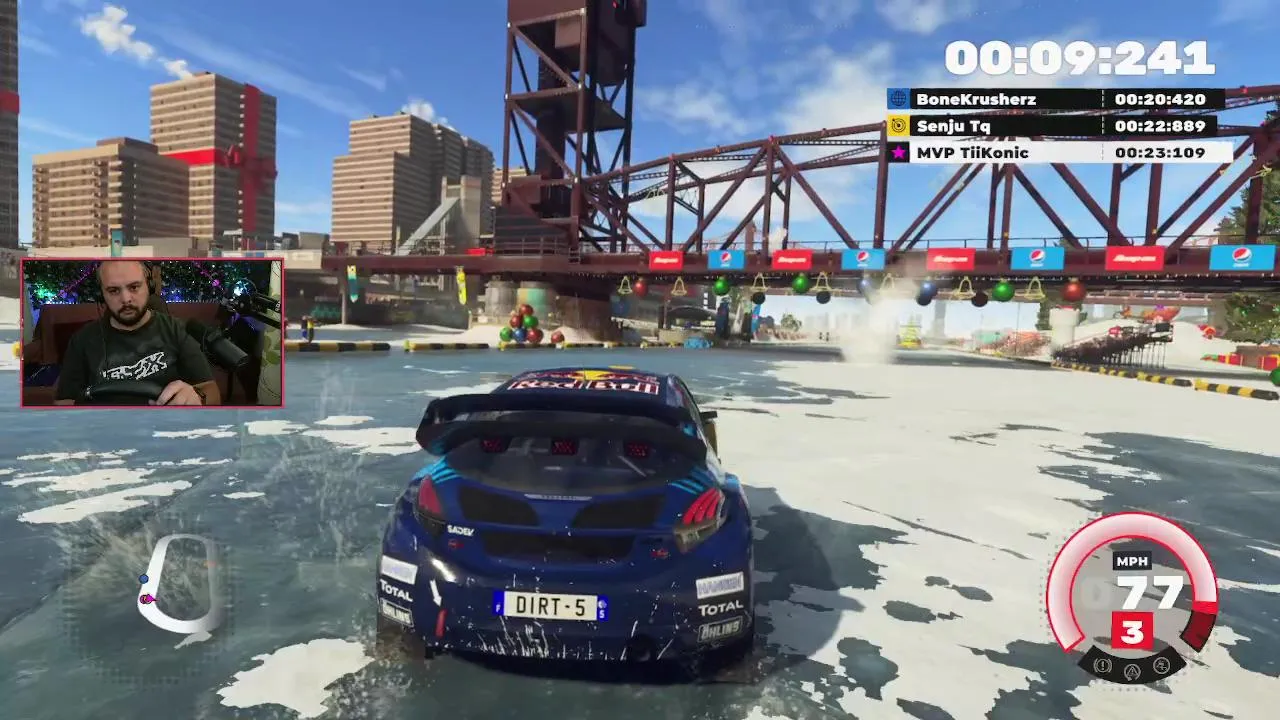Screen dimensions: 1280x720
Task: Select BoneKrusherz's leaderboard row
Action: pos(1055,99)
